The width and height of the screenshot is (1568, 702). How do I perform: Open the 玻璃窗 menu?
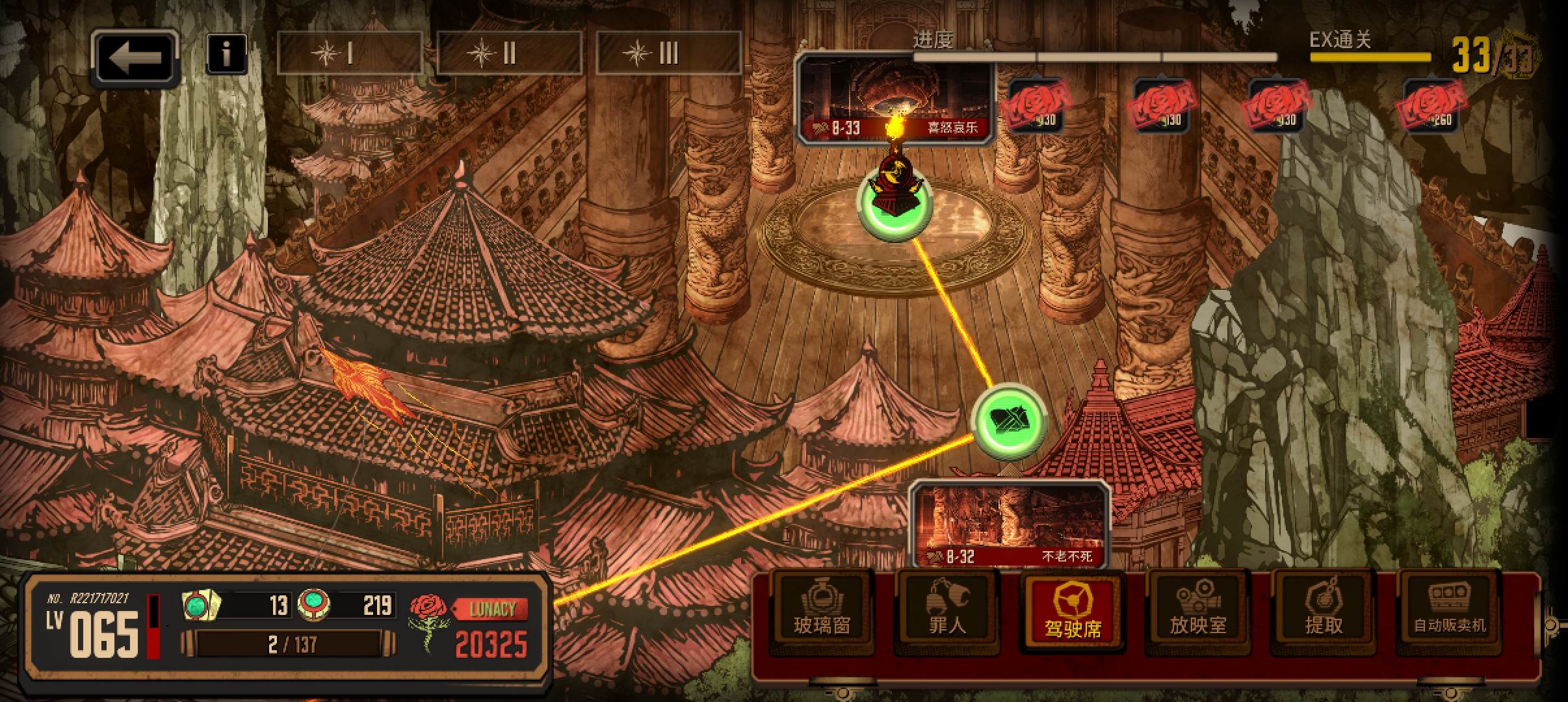[822, 612]
